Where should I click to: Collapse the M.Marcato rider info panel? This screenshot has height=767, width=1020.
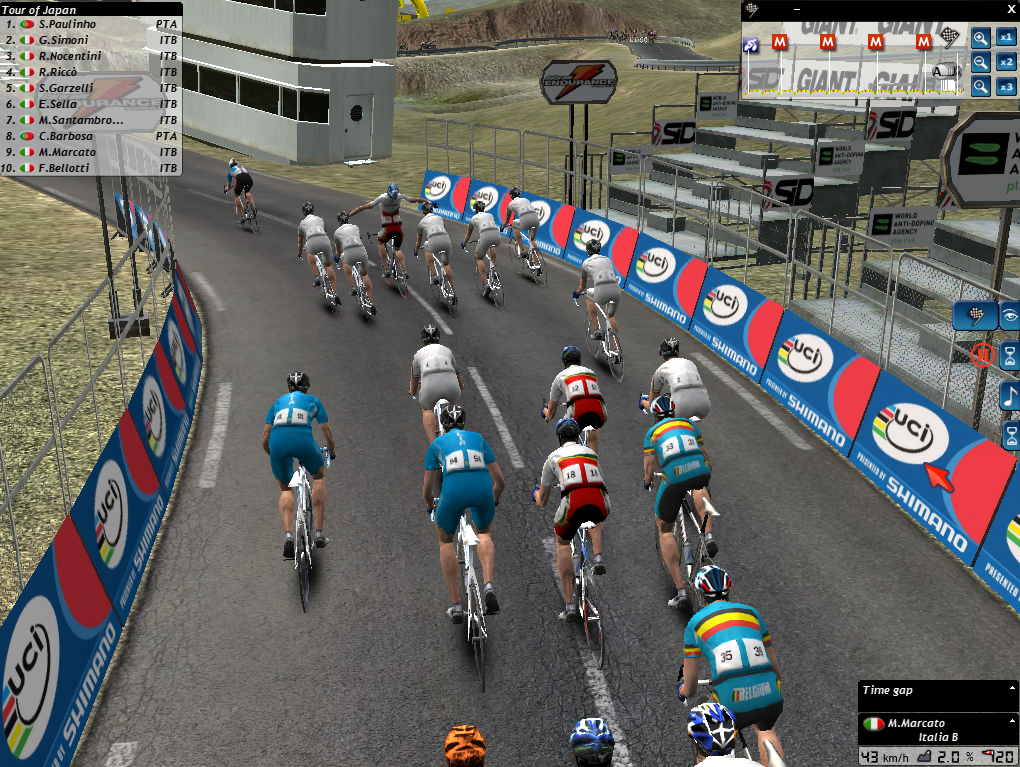tap(1011, 722)
